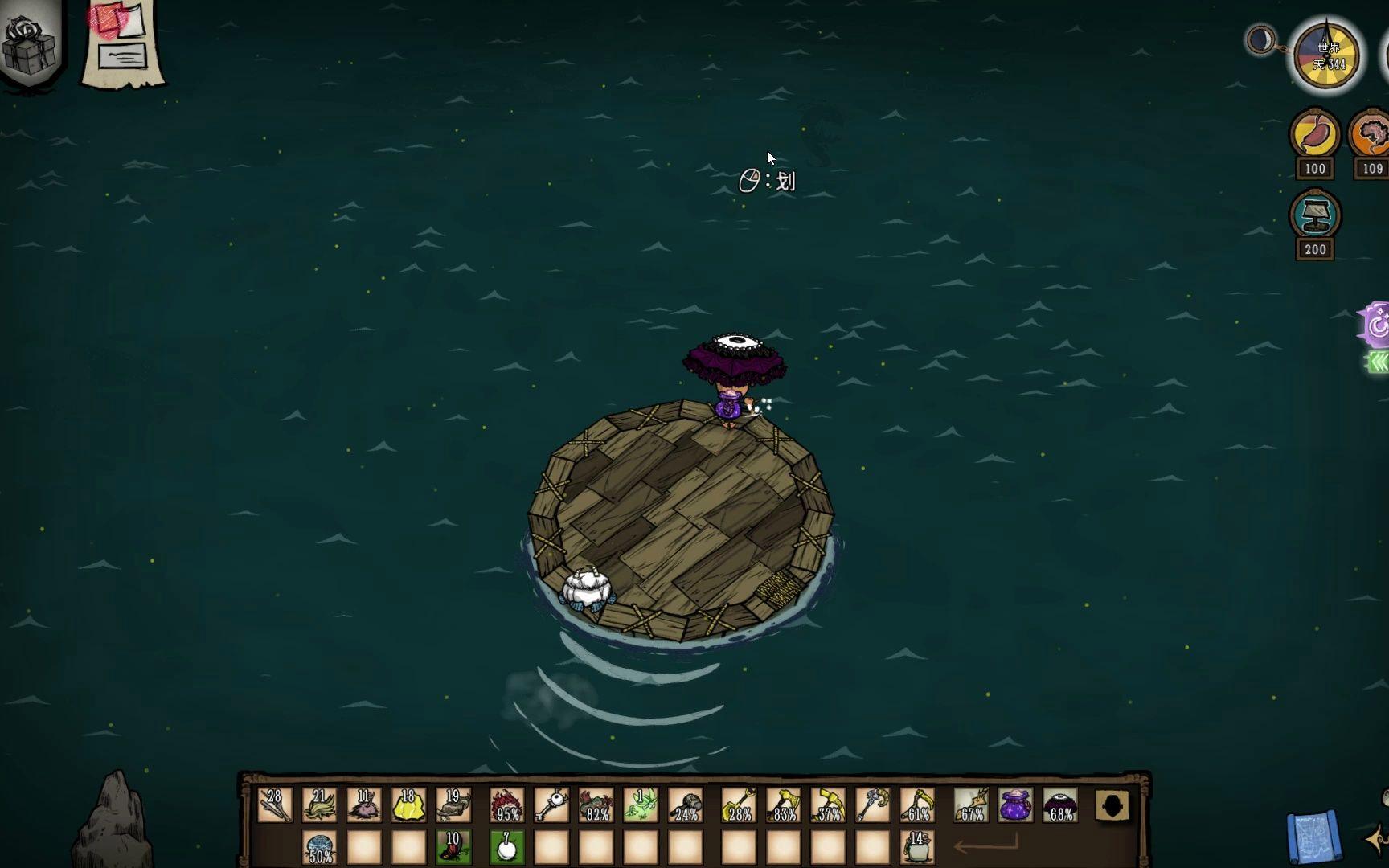
Task: Select the golden shovel at 28%
Action: (x=739, y=805)
